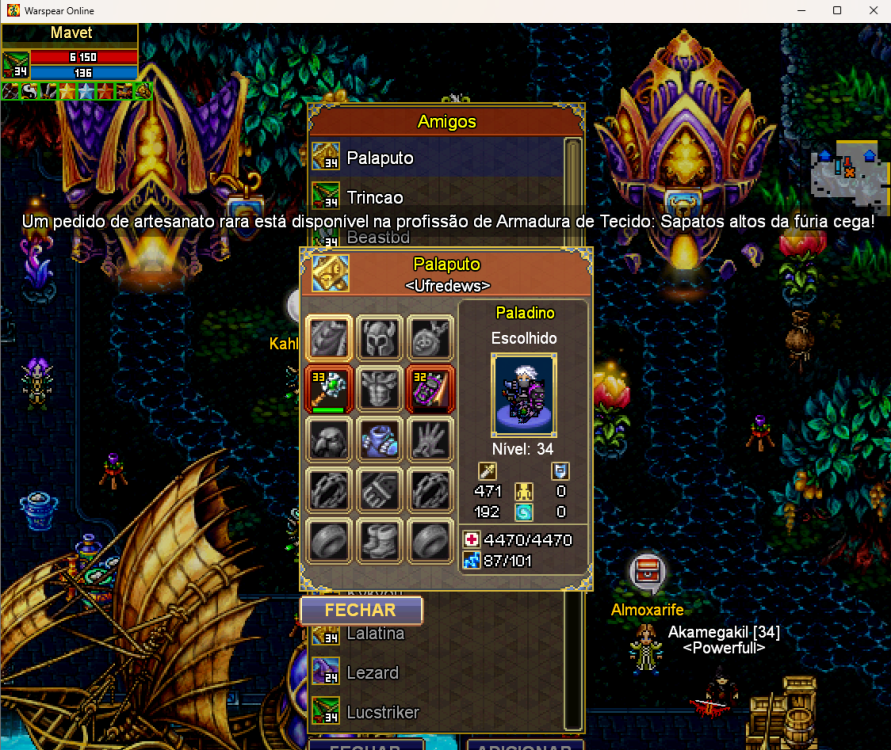The width and height of the screenshot is (891, 750).
Task: Select Lalatina in the friends list
Action: pos(375,633)
